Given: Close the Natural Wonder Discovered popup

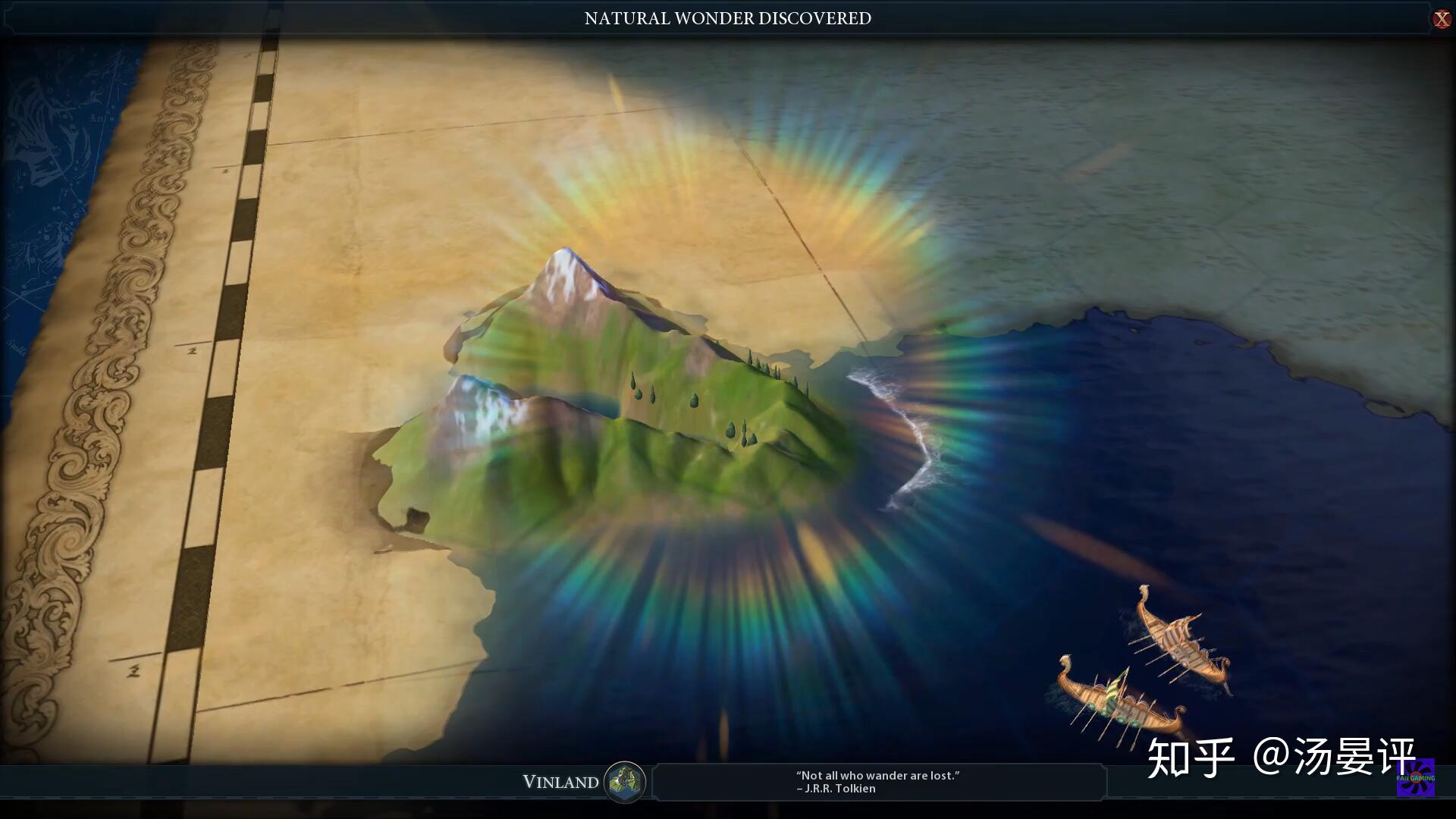Looking at the screenshot, I should (x=1441, y=19).
